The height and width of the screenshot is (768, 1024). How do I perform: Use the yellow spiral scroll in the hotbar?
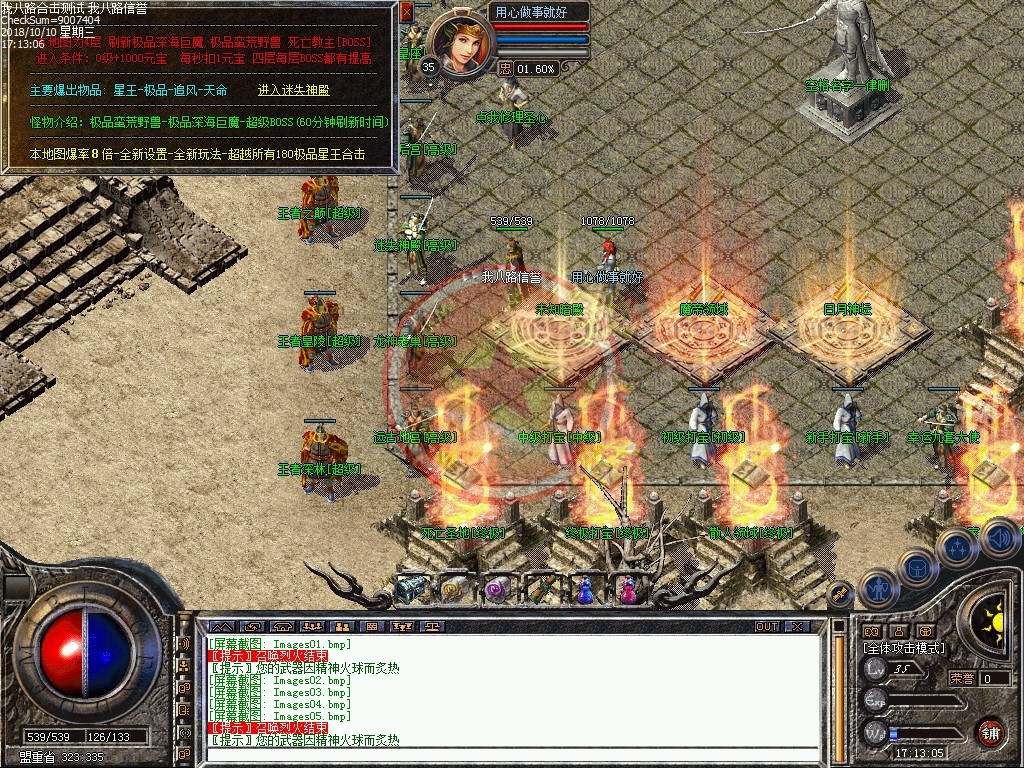click(x=453, y=591)
